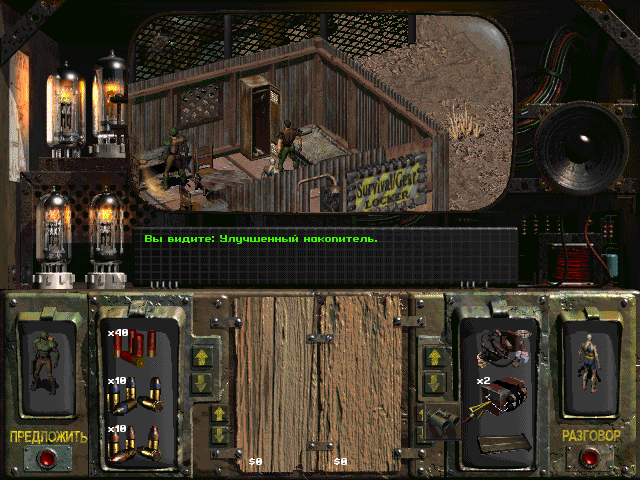
Task: Click the red button under РАЗГОВОР
Action: click(590, 458)
